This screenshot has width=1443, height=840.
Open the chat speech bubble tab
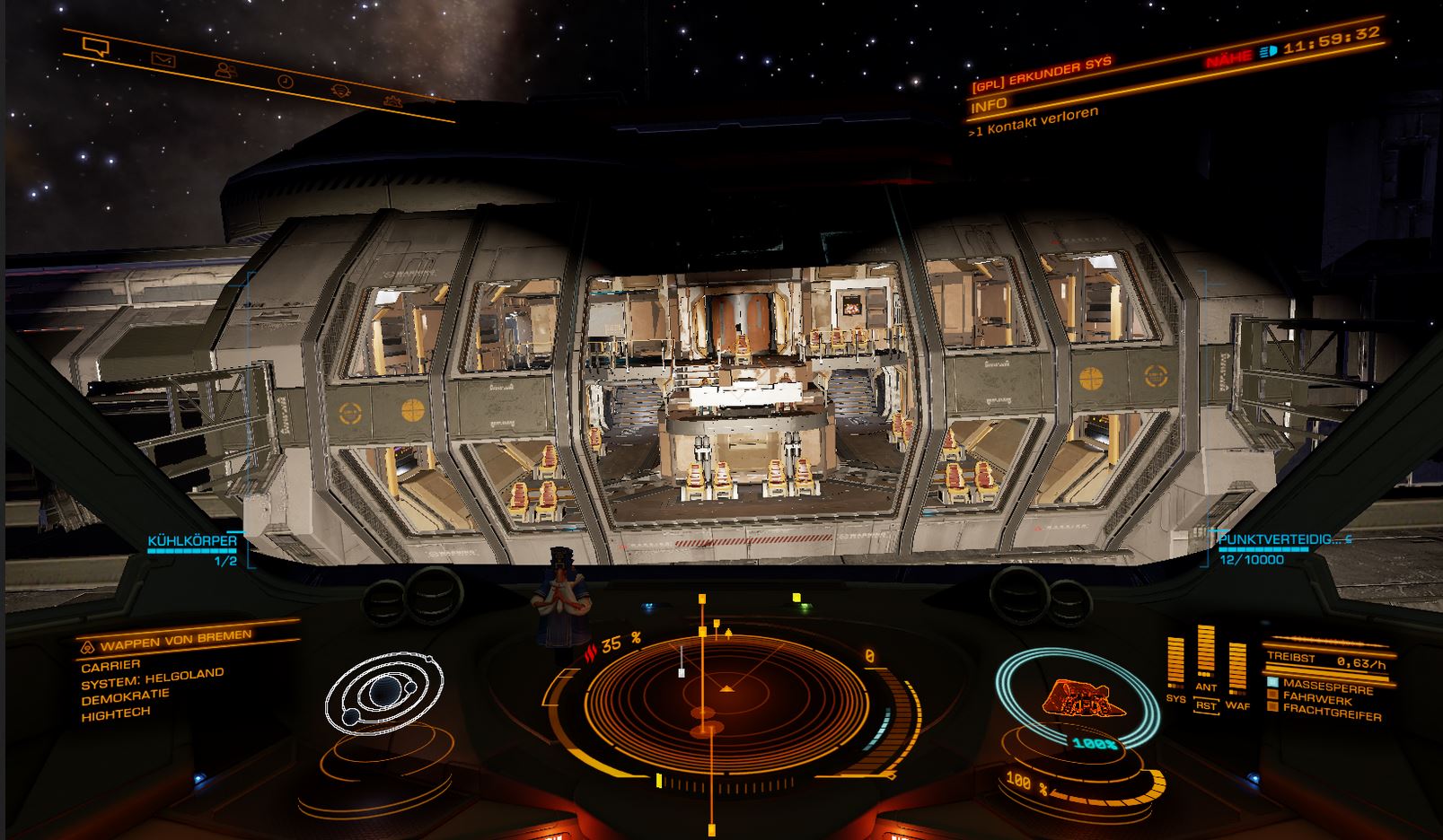coord(95,47)
